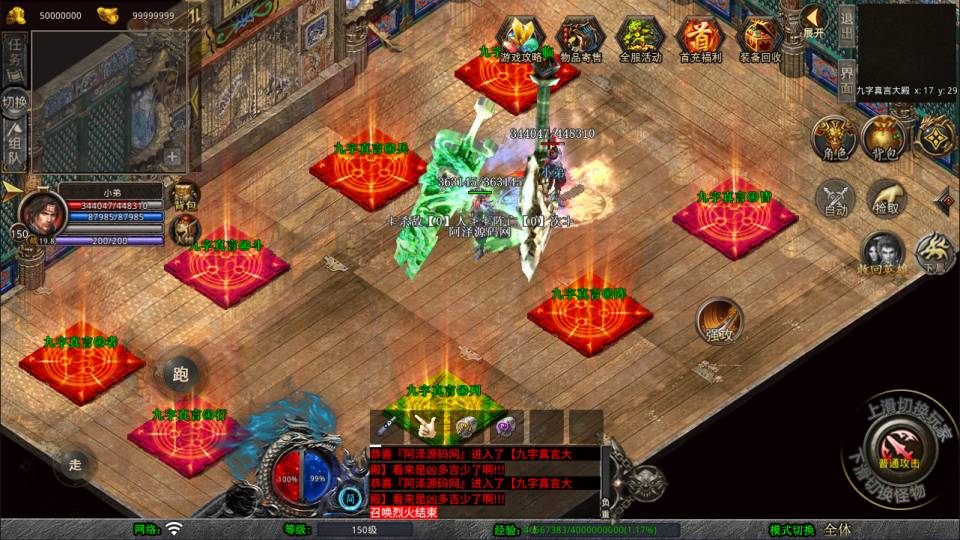The image size is (960, 540).
Task: Toggle 自动 auto-combat
Action: (x=836, y=198)
